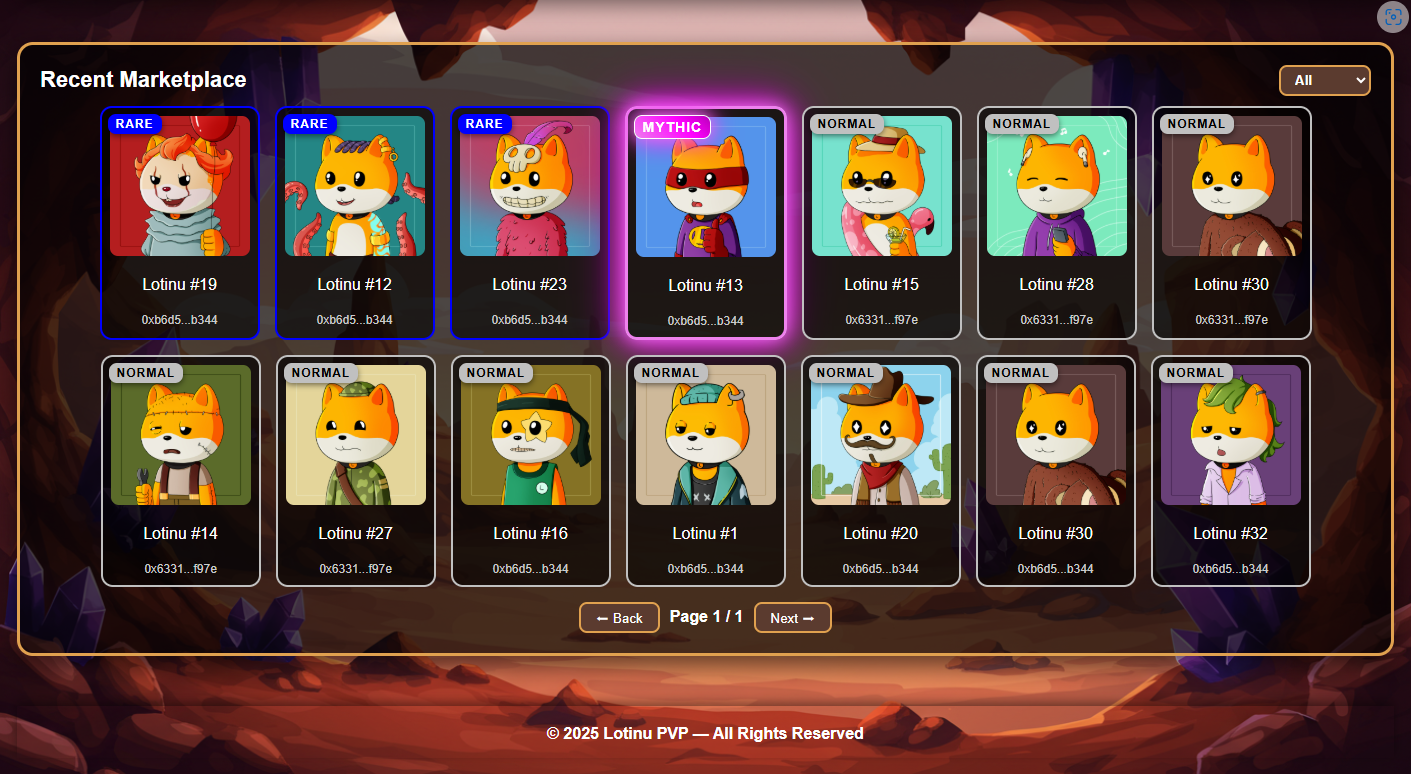Screen dimensions: 1411x774
Task: Select the Mythic Lotinu #13 card
Action: (705, 223)
